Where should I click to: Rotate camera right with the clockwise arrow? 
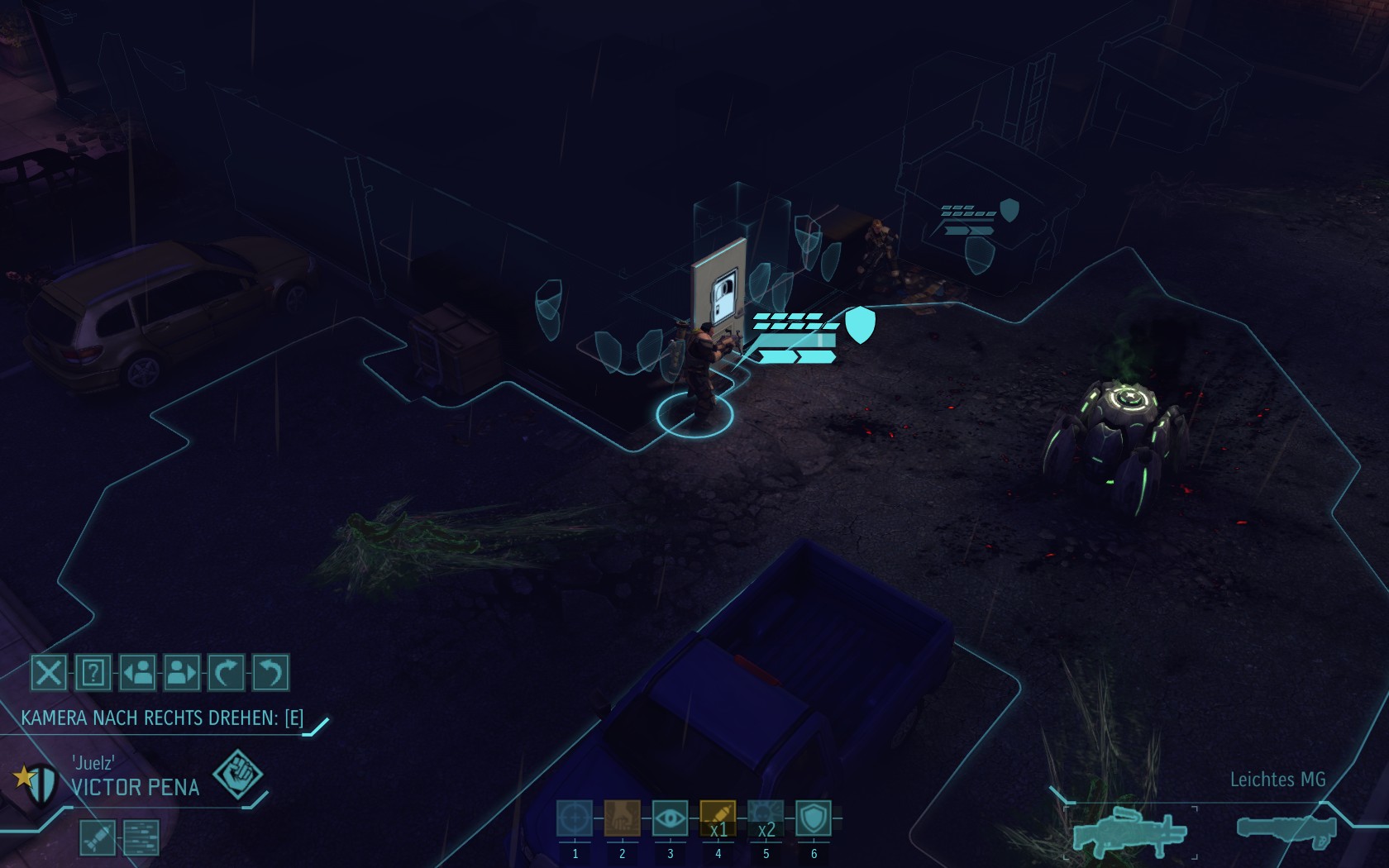point(226,673)
